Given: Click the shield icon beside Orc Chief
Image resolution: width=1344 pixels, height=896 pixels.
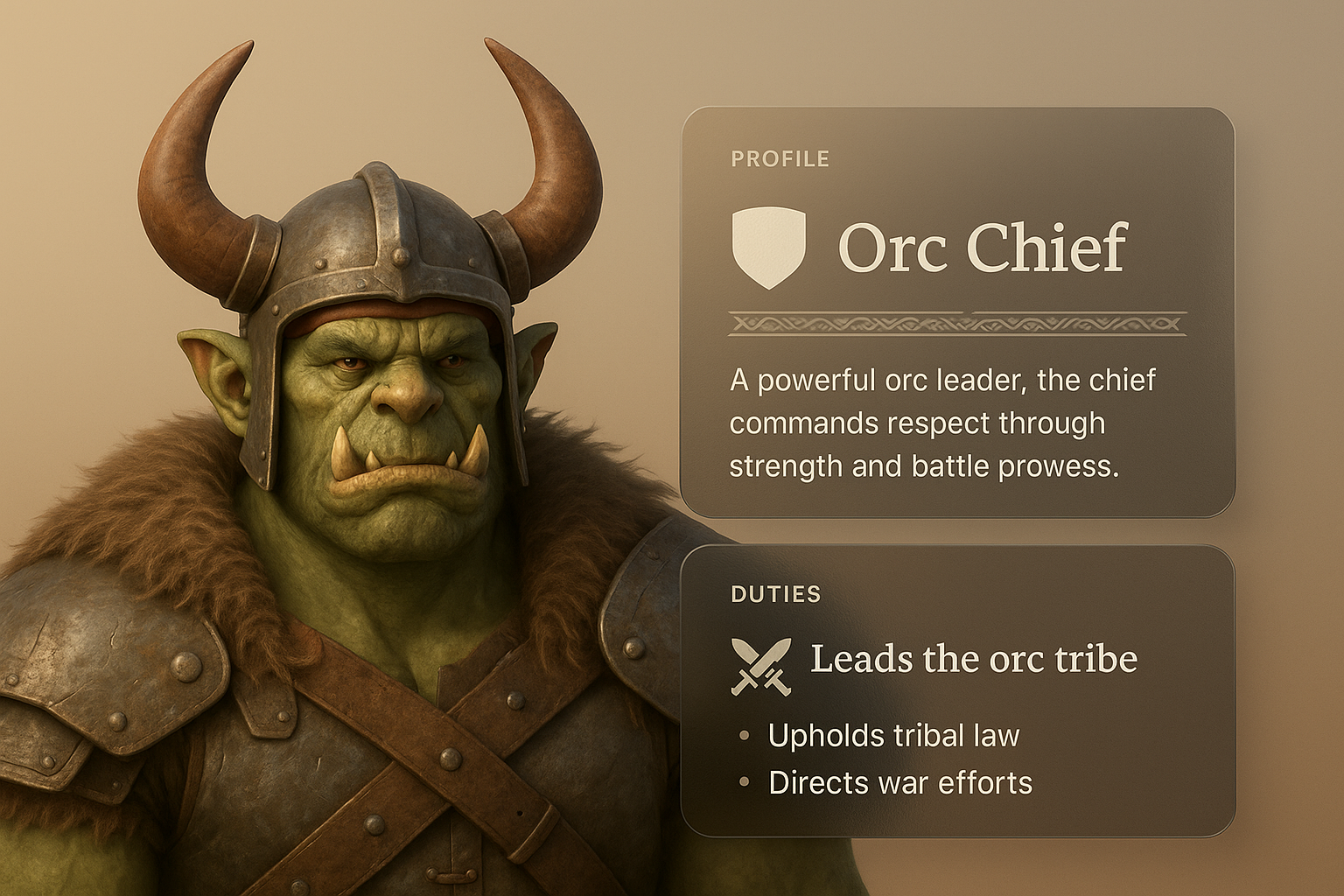Looking at the screenshot, I should pyautogui.click(x=767, y=247).
